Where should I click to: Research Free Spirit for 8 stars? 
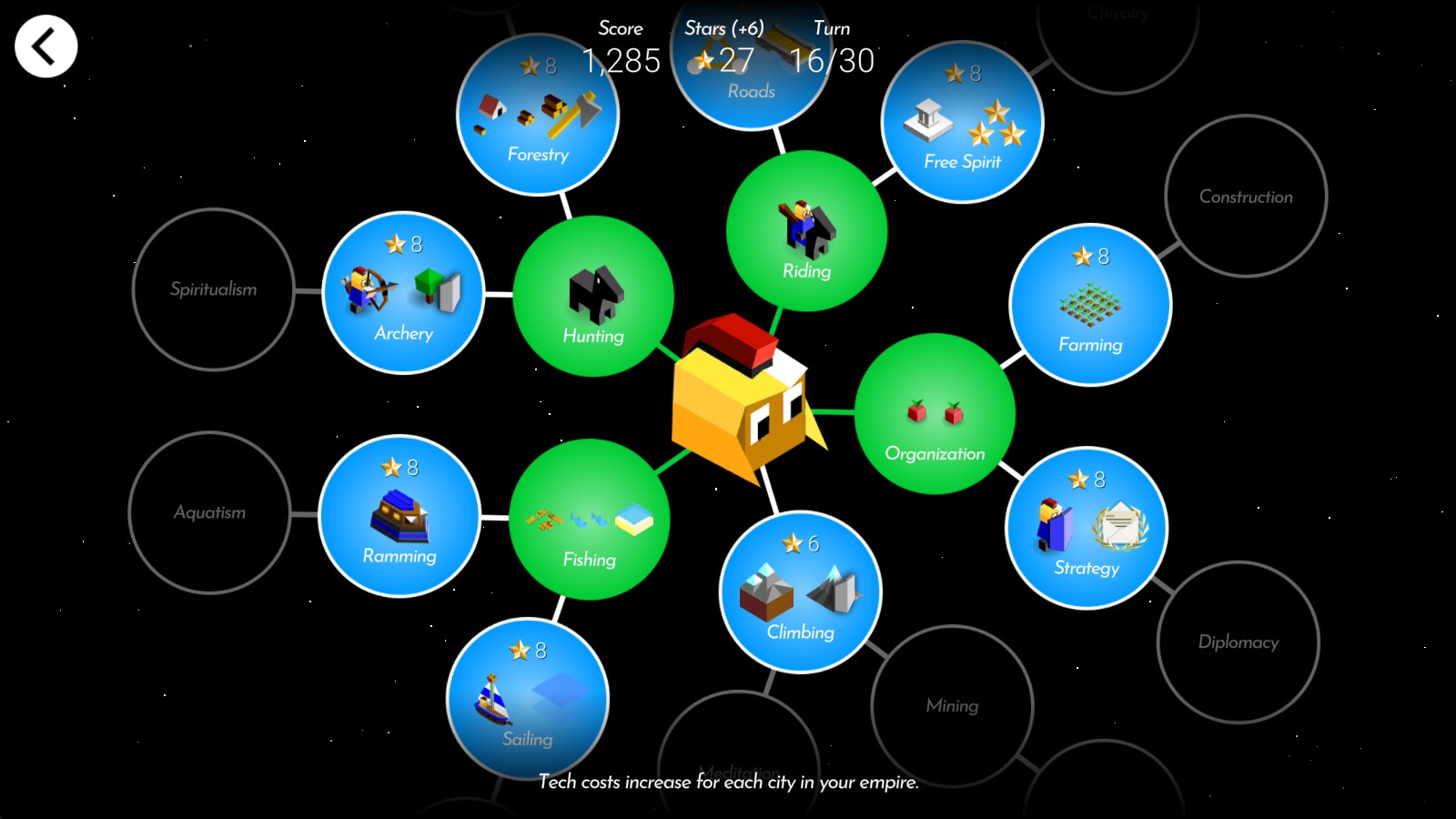(962, 122)
